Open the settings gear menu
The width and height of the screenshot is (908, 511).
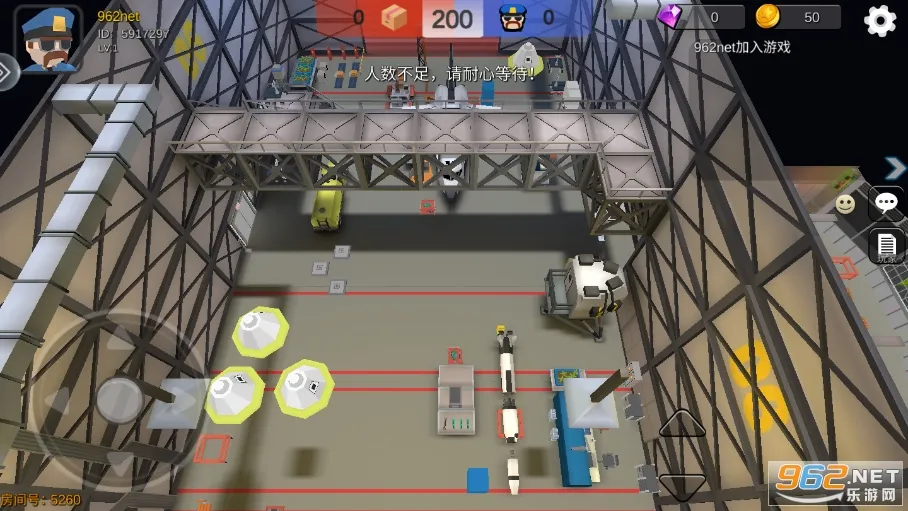tap(880, 20)
